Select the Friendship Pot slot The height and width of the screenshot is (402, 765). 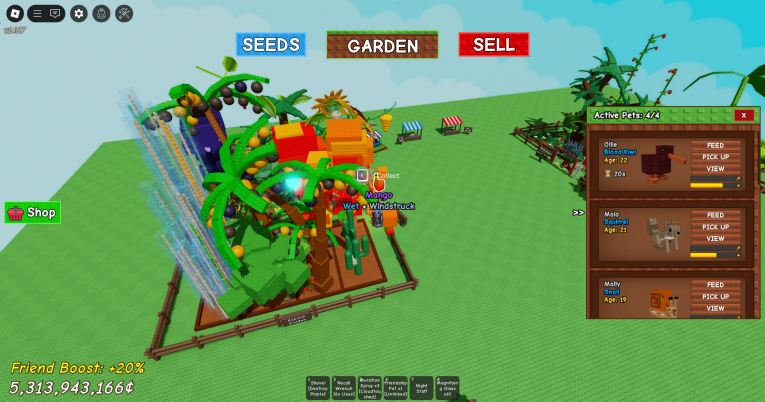tap(395, 388)
